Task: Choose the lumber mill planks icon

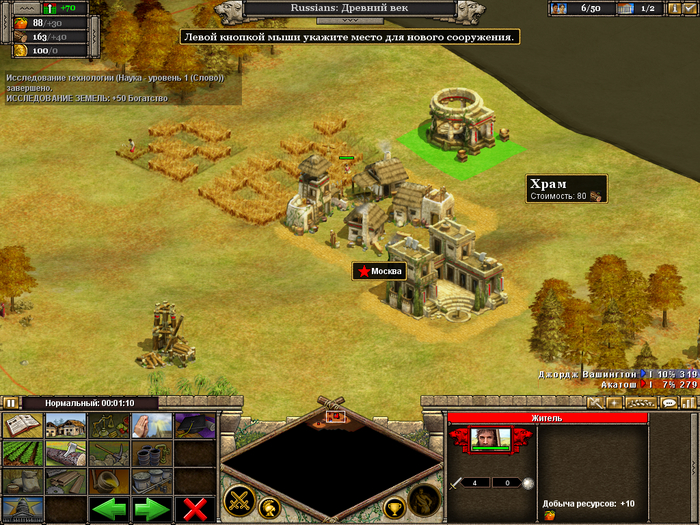Action: click(65, 481)
